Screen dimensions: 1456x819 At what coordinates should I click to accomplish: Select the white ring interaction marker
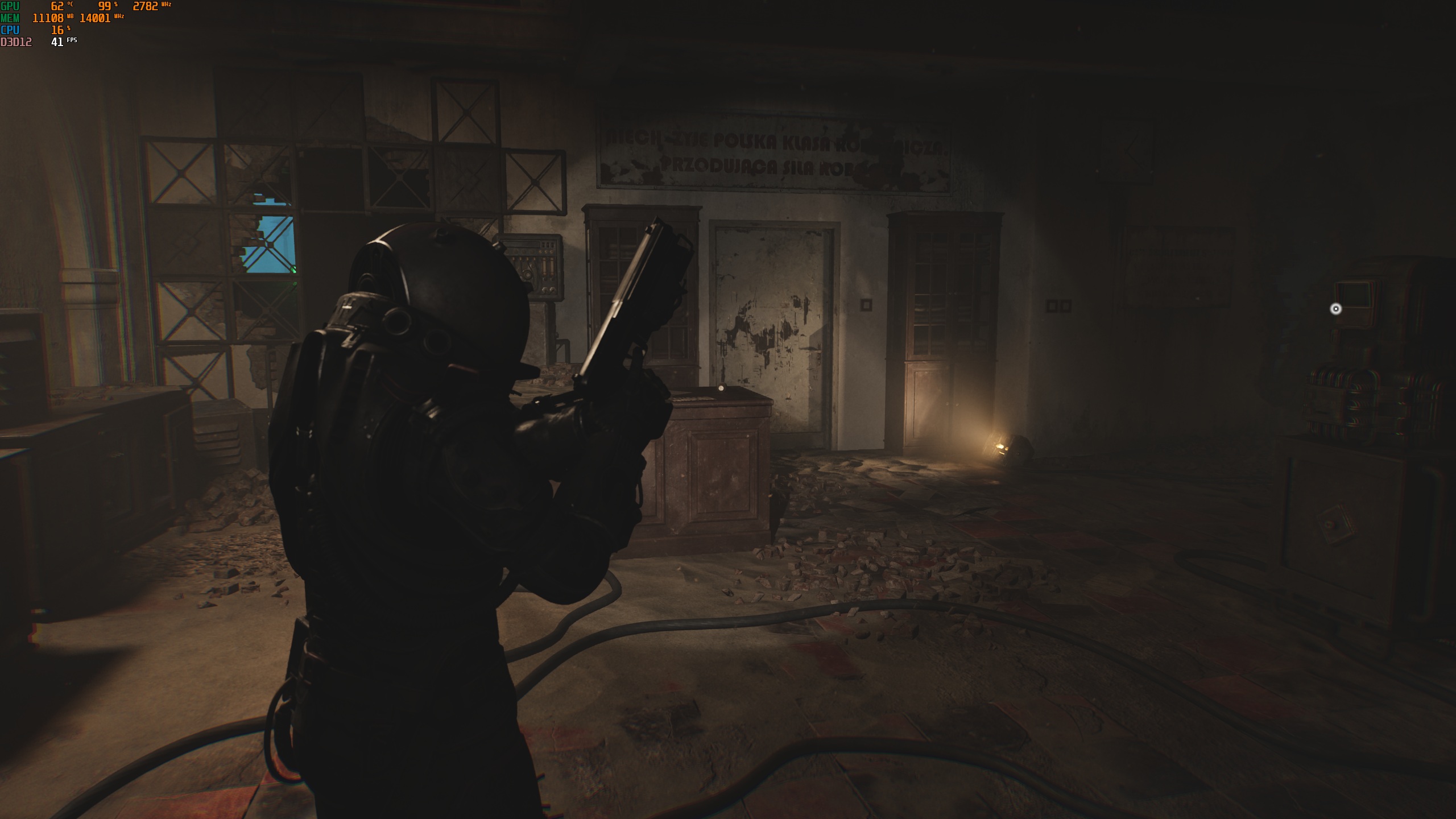click(x=1335, y=309)
